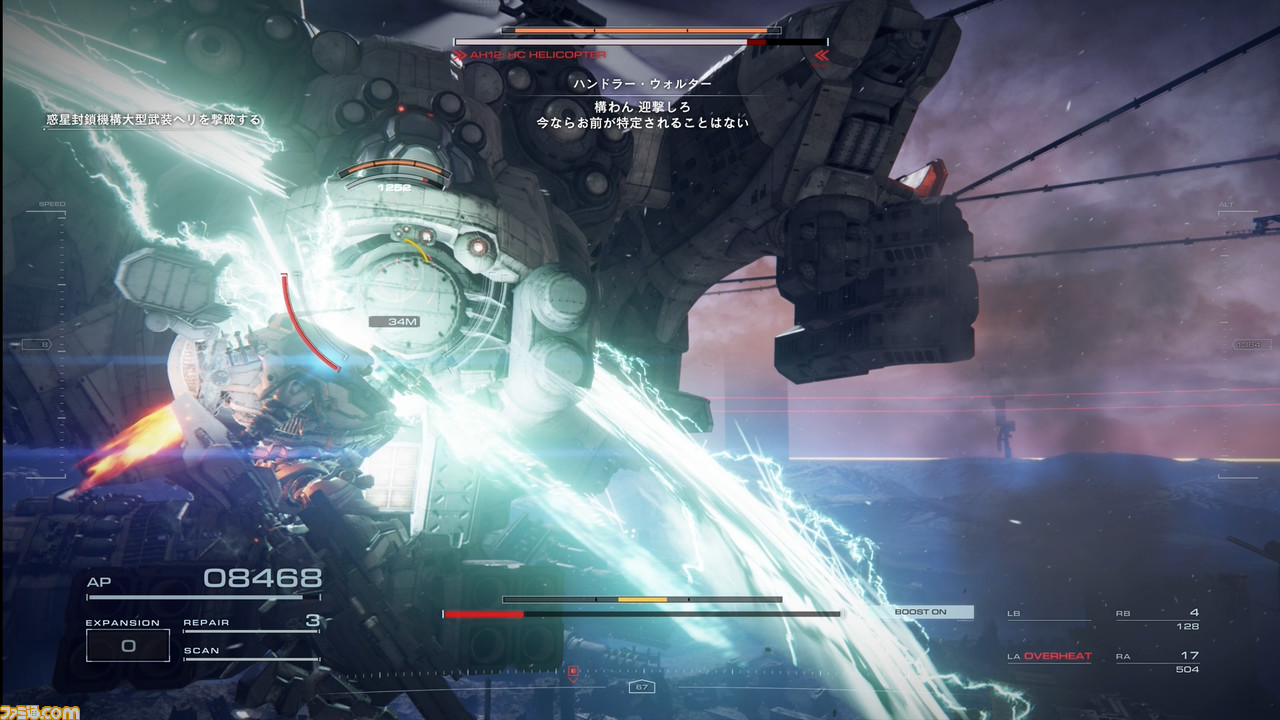Expand the compass marker labeled 67
Viewport: 1280px width, 720px height.
640,687
